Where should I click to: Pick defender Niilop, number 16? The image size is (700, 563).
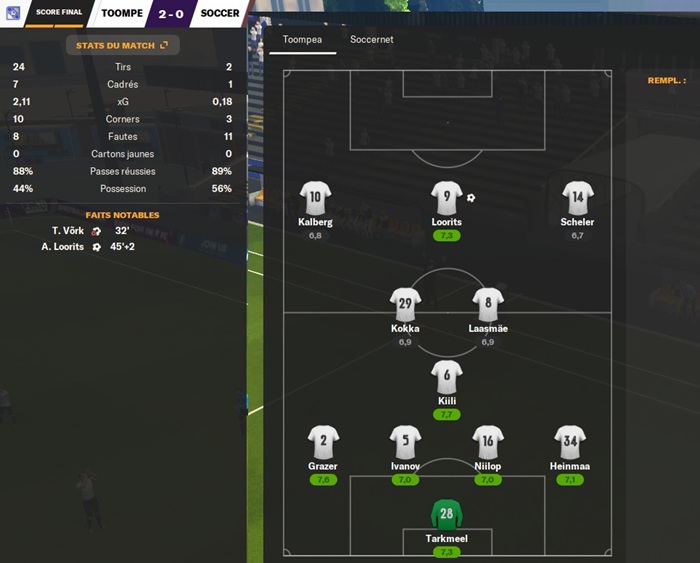[x=488, y=442]
